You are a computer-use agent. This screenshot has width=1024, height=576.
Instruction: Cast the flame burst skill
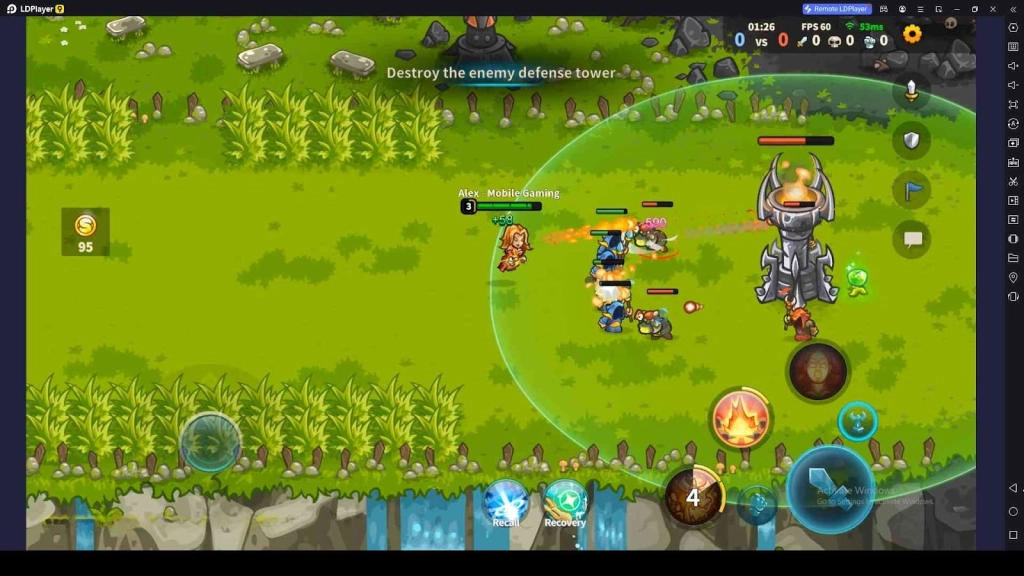click(741, 418)
